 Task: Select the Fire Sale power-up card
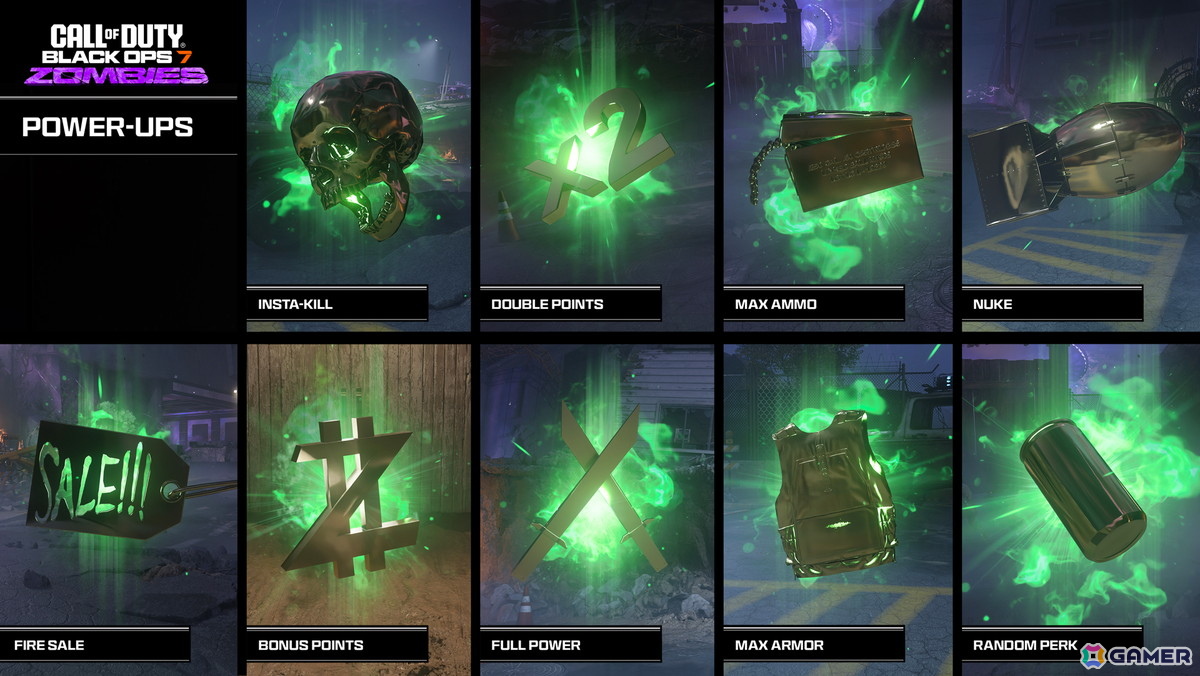pos(118,505)
